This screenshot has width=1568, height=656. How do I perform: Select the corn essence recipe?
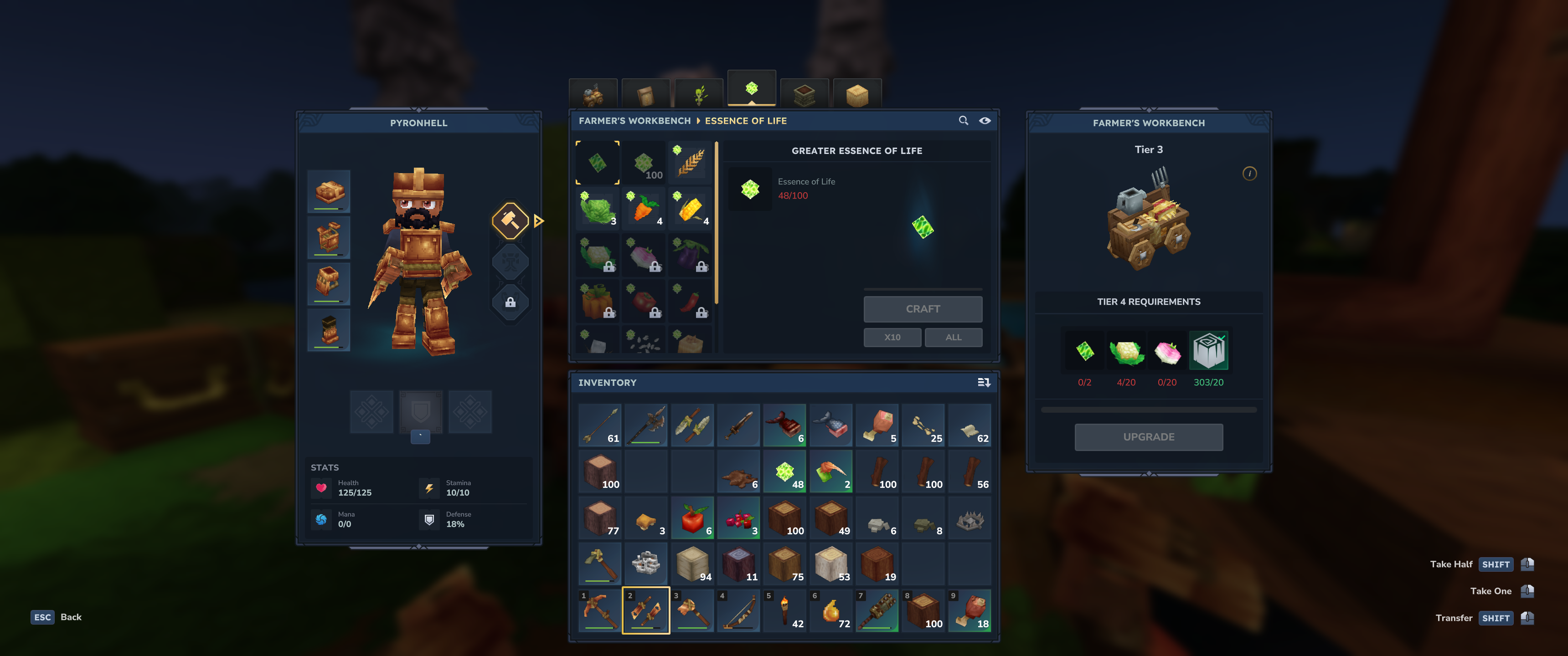click(690, 209)
